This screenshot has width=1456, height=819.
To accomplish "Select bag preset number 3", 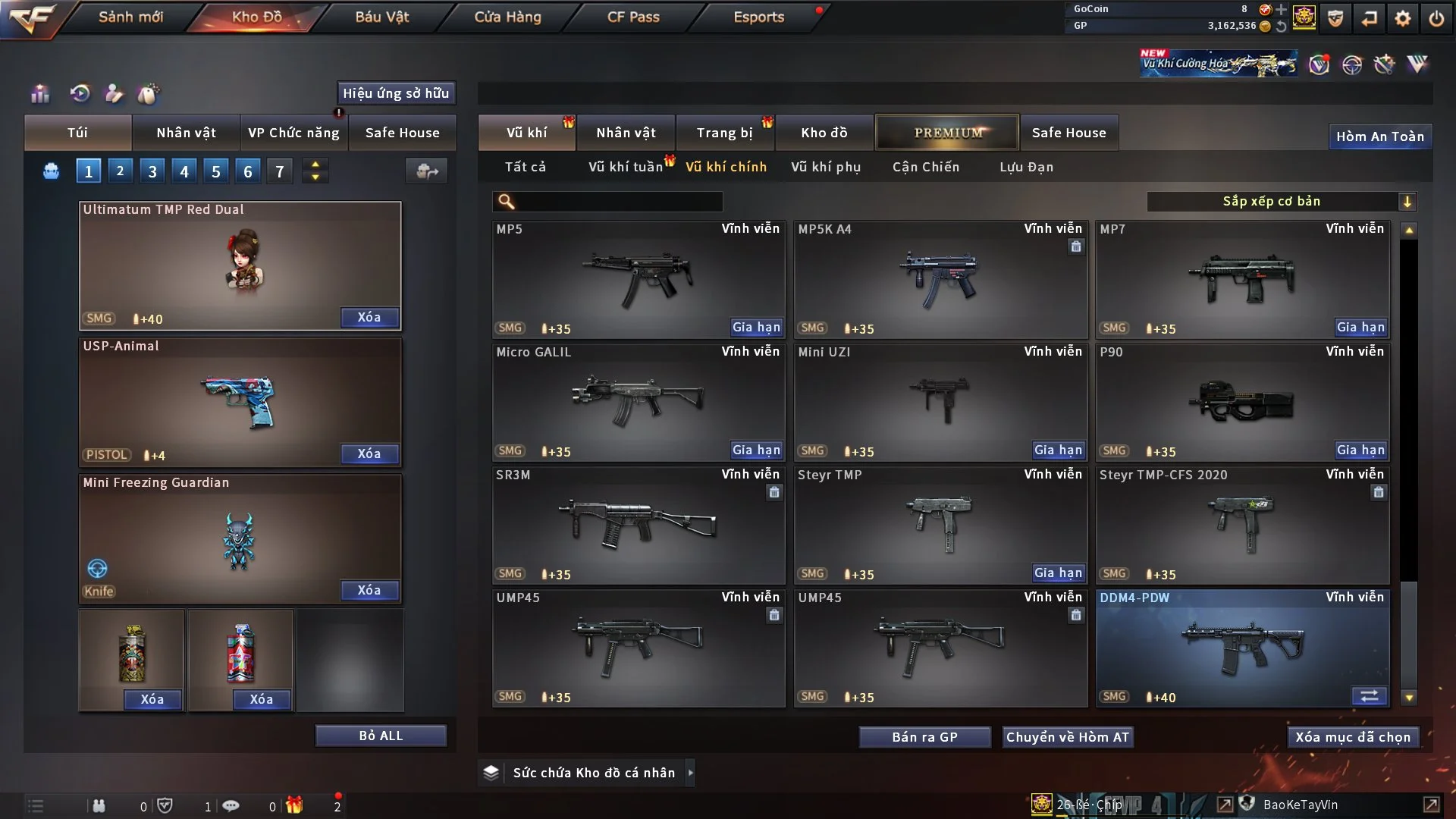I will click(x=152, y=171).
